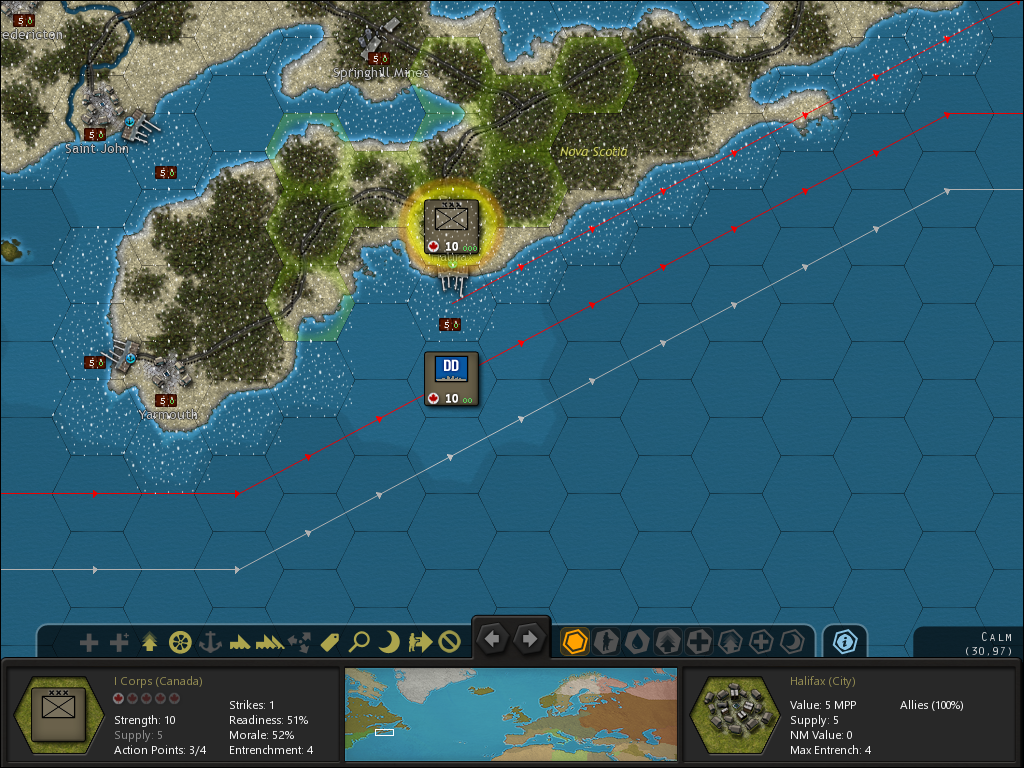
Task: Go to the previous unit with left arrow
Action: (x=493, y=639)
